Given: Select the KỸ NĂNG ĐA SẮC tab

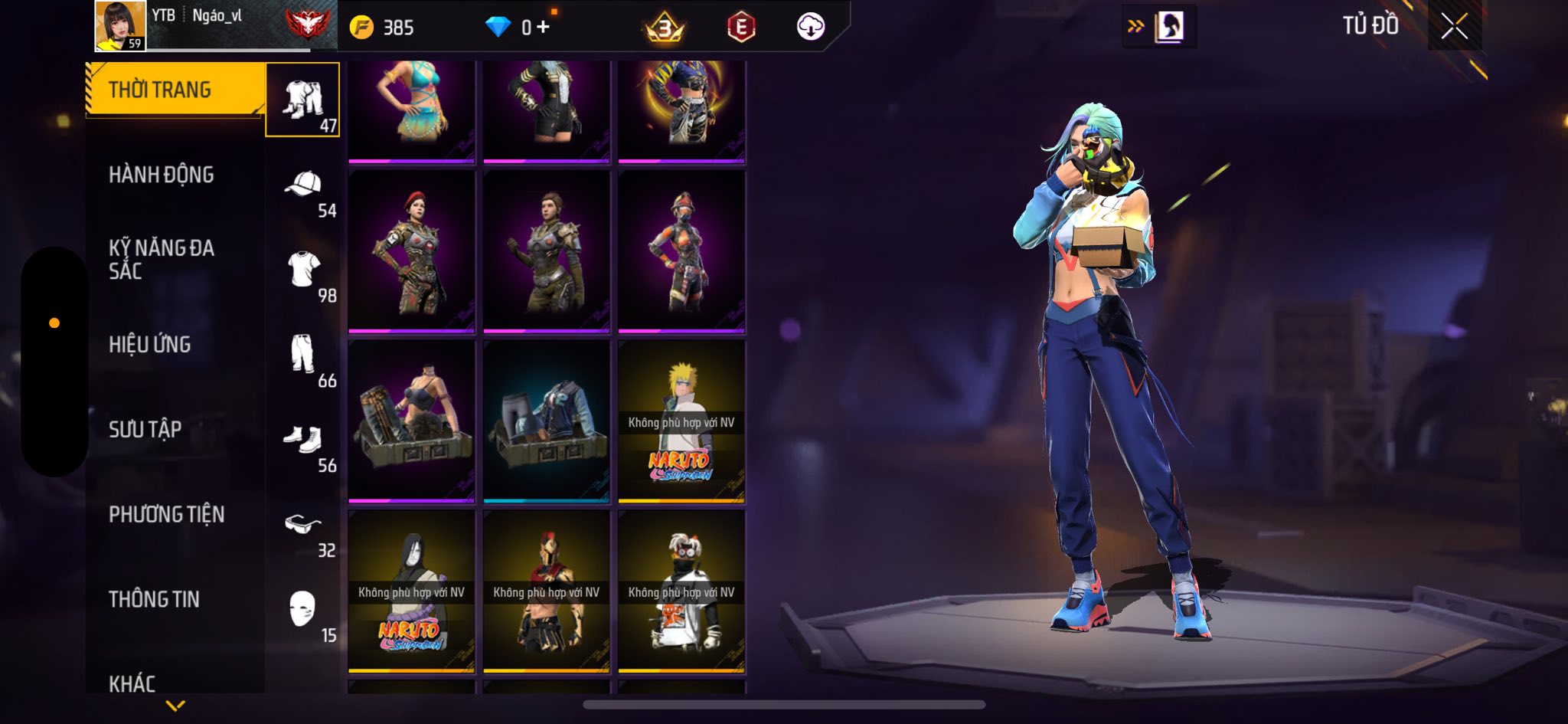Looking at the screenshot, I should pos(162,259).
